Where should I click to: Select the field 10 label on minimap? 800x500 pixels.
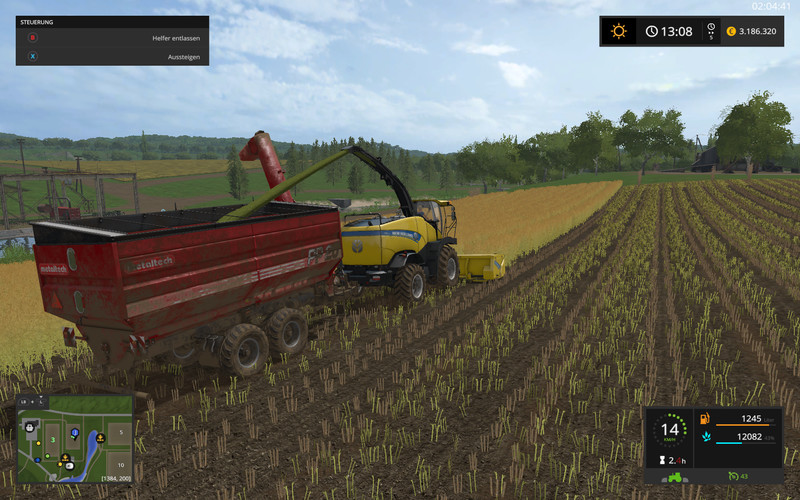point(119,466)
